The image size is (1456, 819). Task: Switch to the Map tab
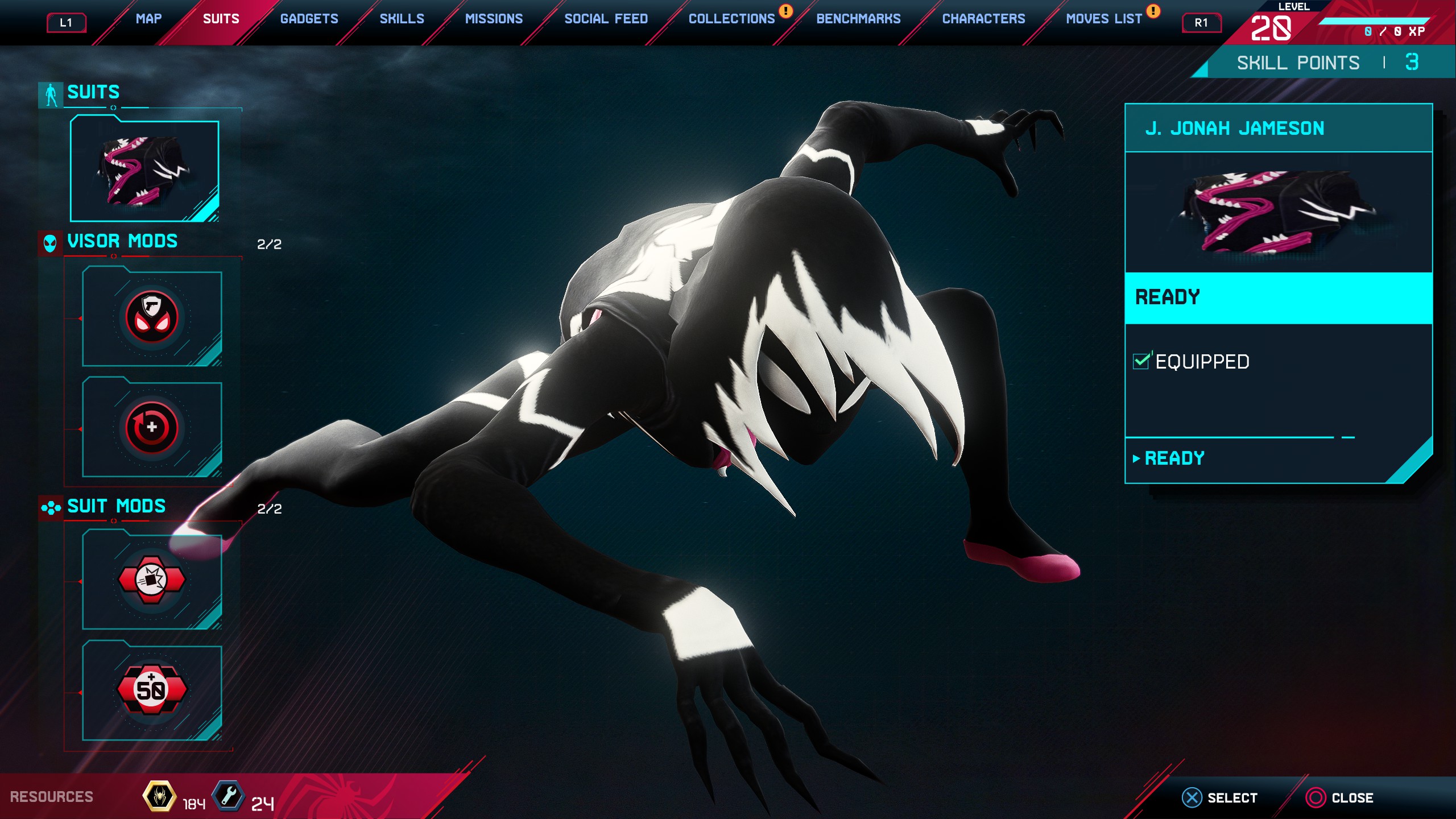148,19
